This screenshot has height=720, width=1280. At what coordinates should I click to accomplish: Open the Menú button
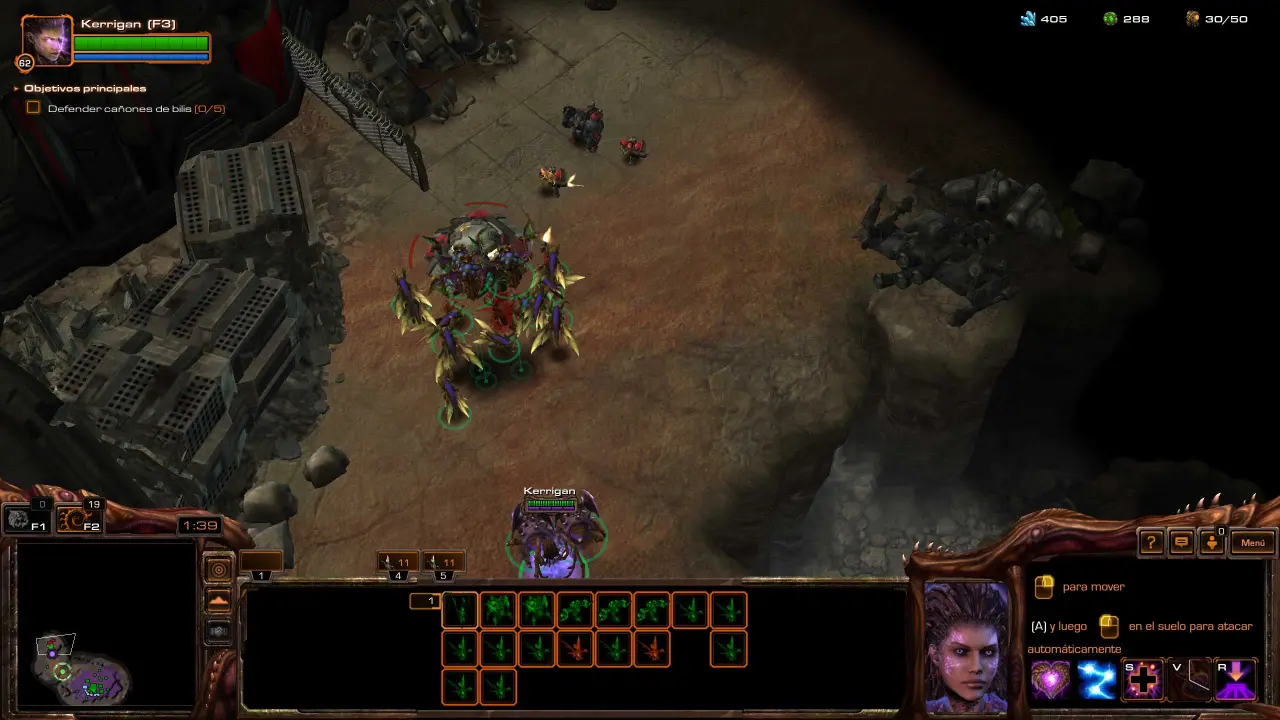[1253, 543]
